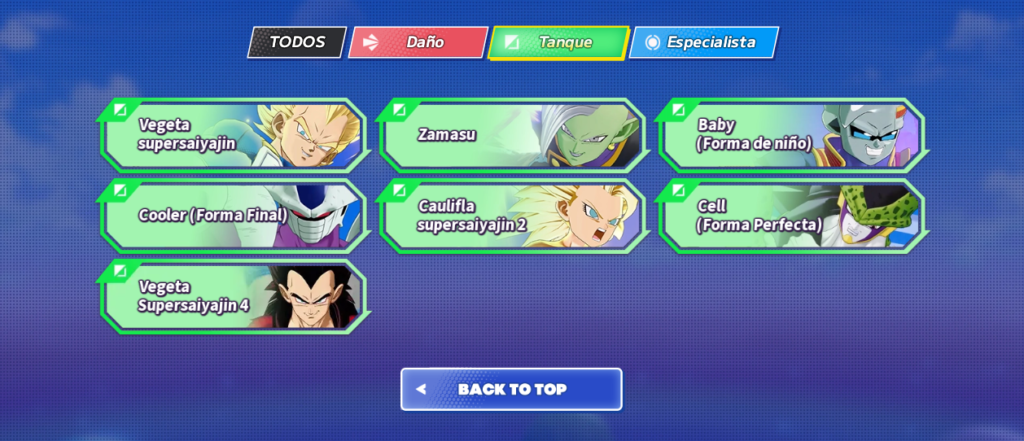The height and width of the screenshot is (441, 1024).
Task: Open Cooler (Forma Final) character card
Action: click(x=233, y=215)
